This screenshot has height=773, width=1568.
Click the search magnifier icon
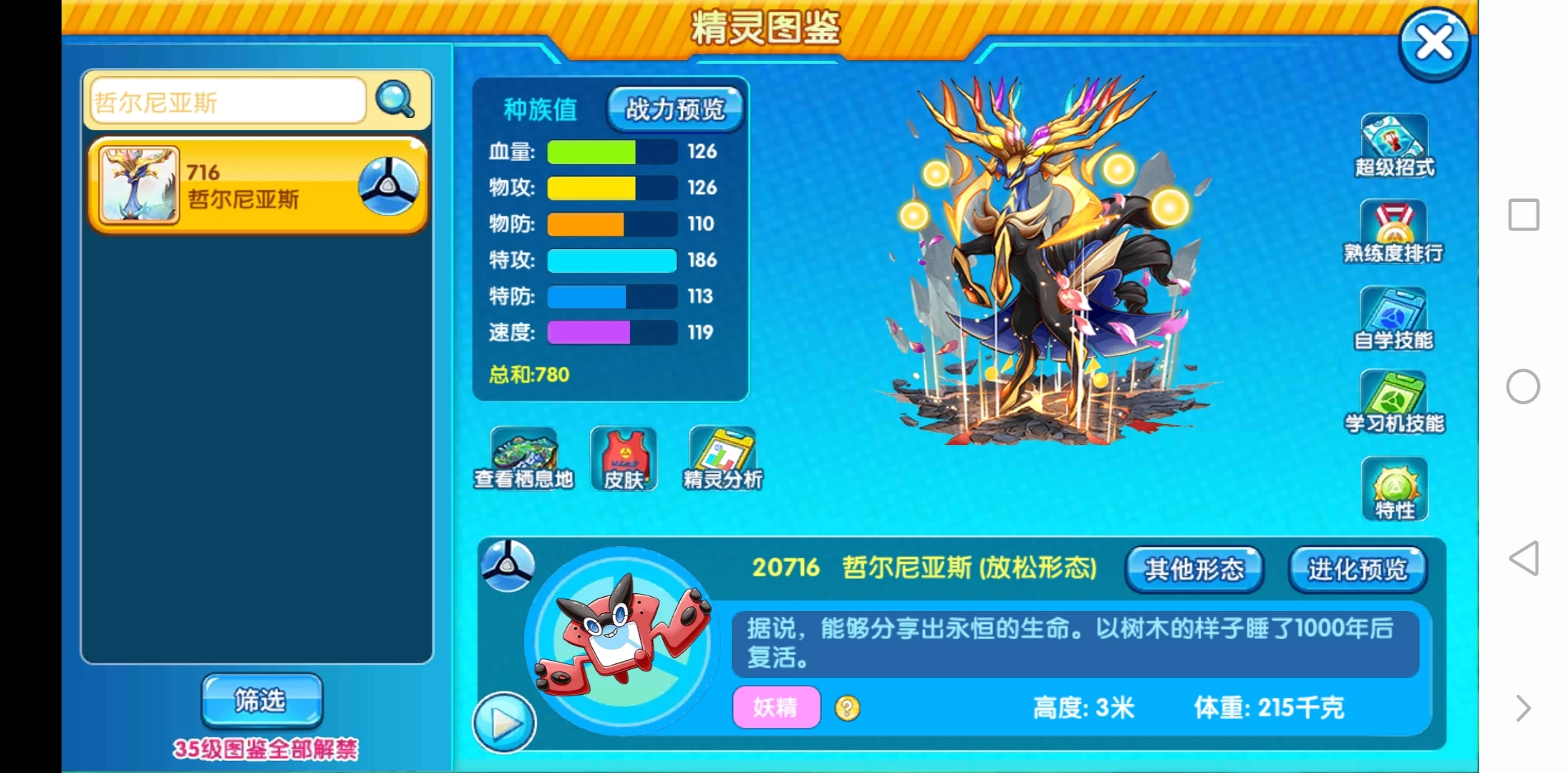(395, 99)
